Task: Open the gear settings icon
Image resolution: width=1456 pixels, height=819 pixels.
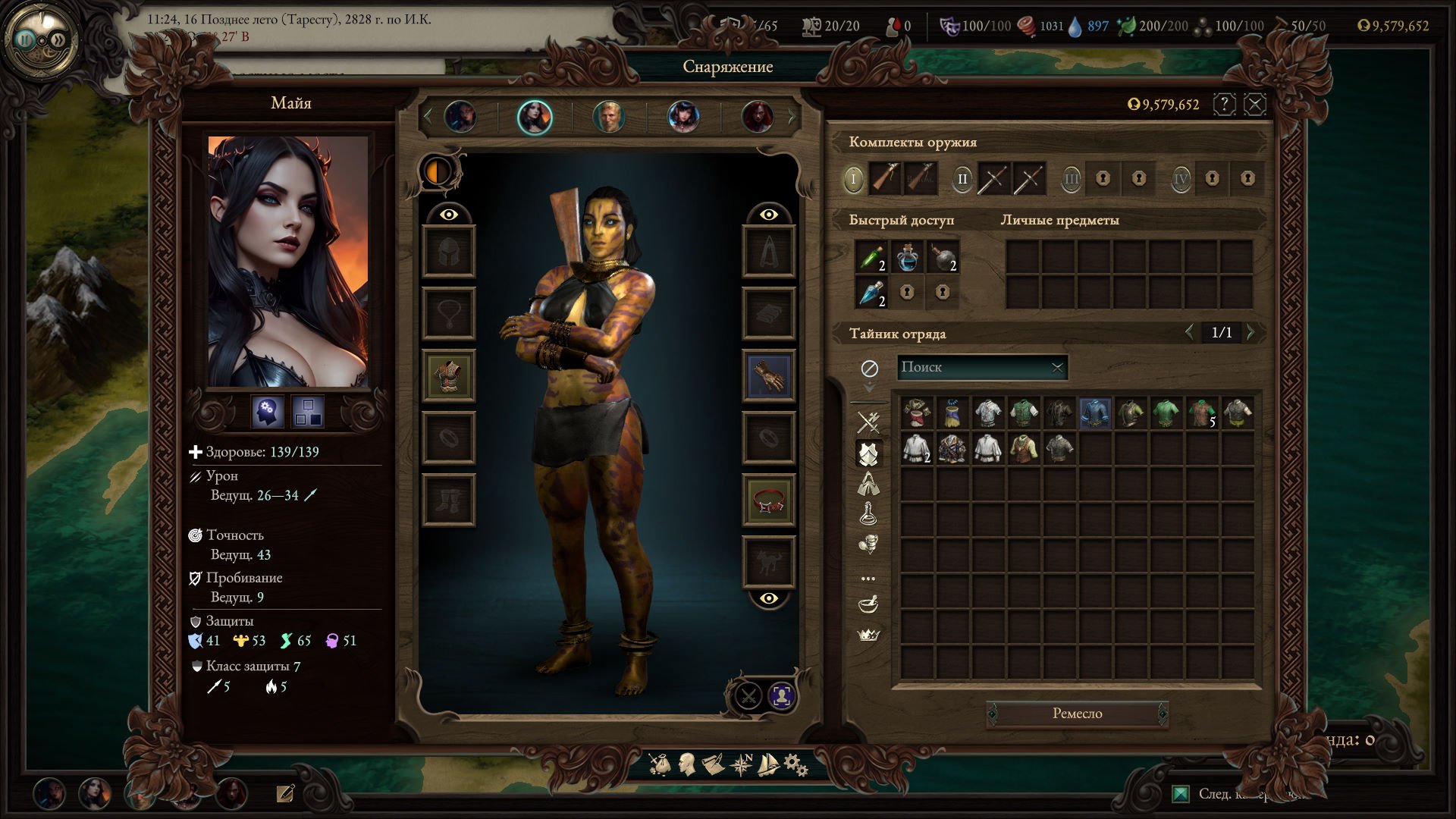Action: tap(795, 764)
